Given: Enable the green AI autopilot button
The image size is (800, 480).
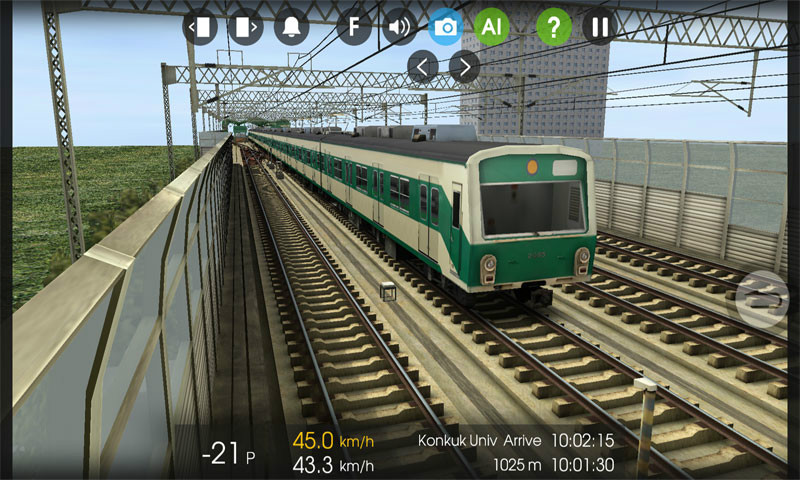Looking at the screenshot, I should click(491, 26).
